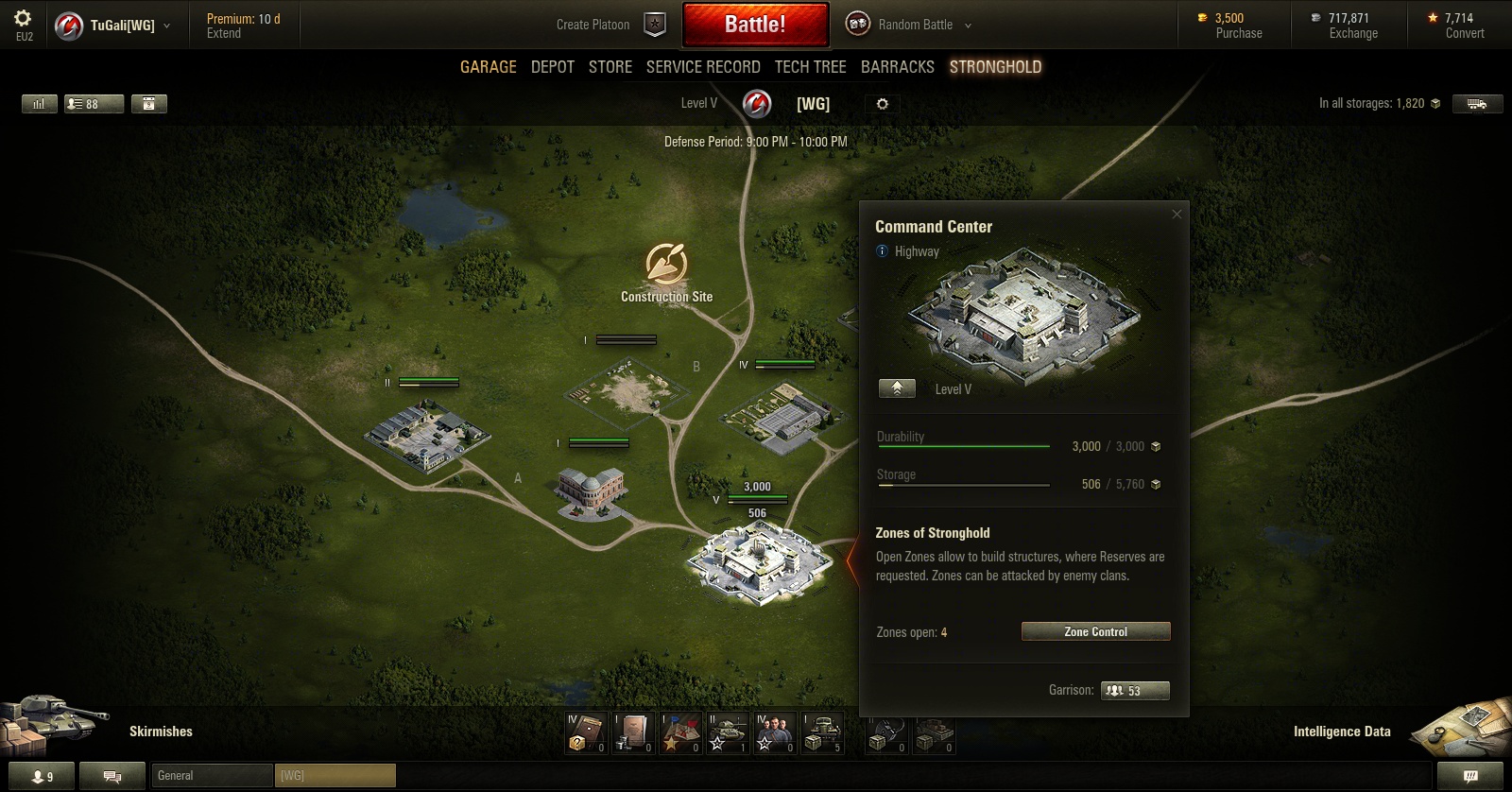View the Garrison of 53 members
Screen dimensions: 1512x792
(1135, 691)
